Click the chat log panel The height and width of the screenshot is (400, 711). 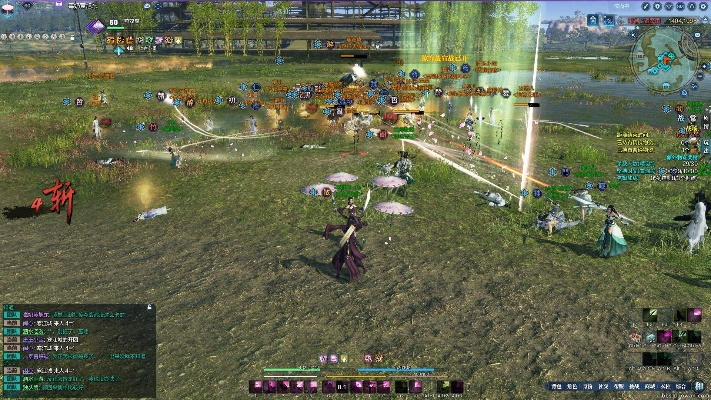pos(78,350)
